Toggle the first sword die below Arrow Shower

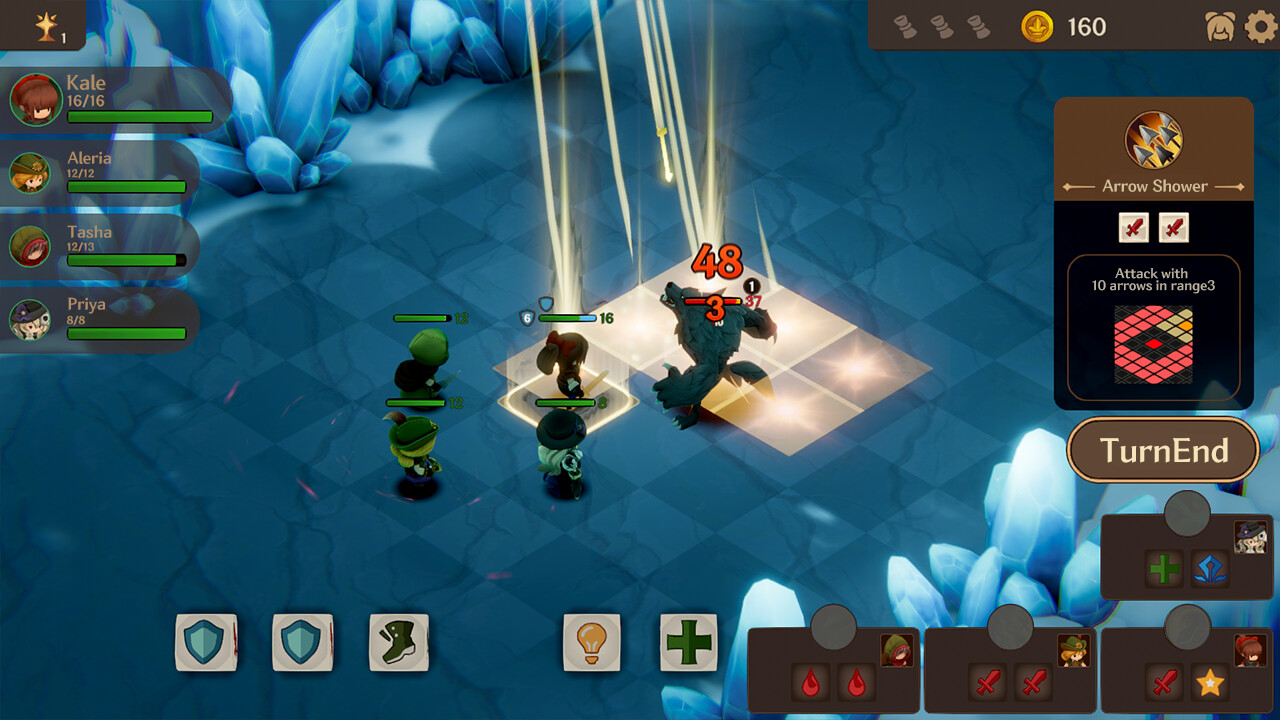pos(1132,228)
